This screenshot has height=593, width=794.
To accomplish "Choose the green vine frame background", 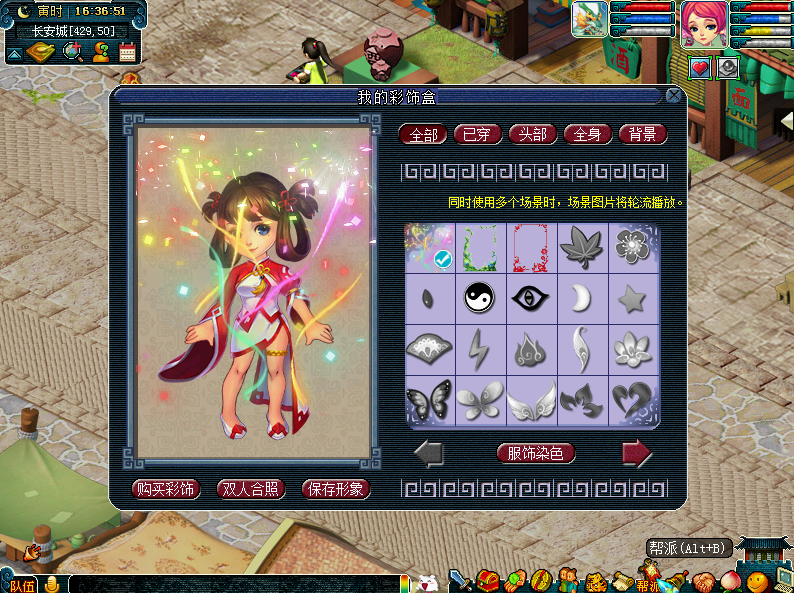I will coord(480,246).
